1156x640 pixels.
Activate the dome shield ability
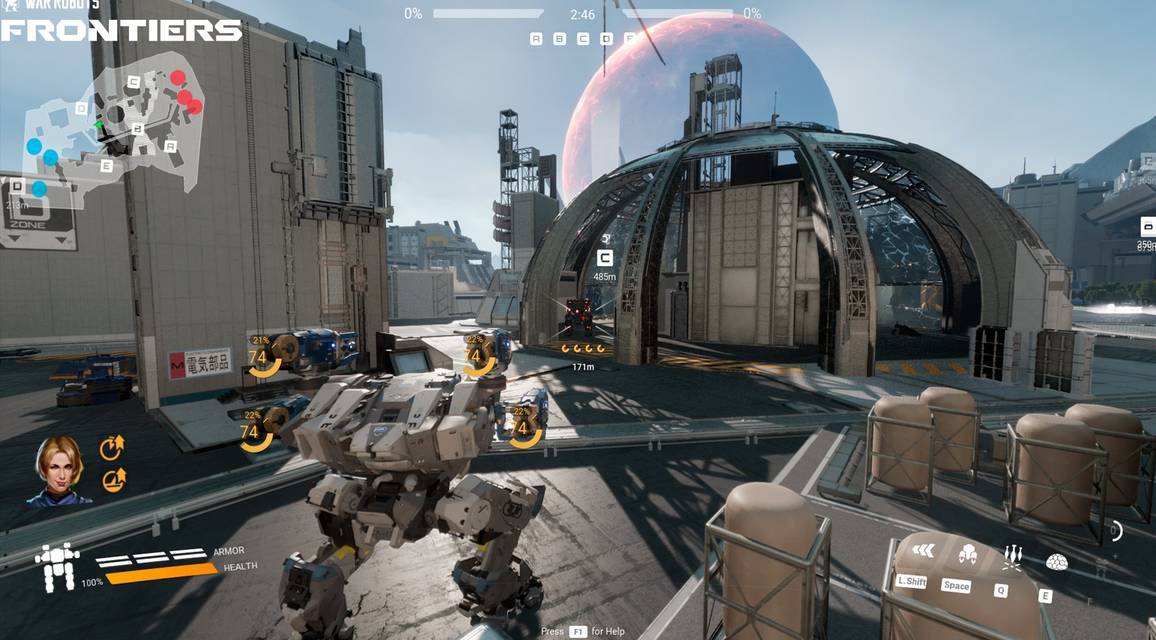[1056, 562]
